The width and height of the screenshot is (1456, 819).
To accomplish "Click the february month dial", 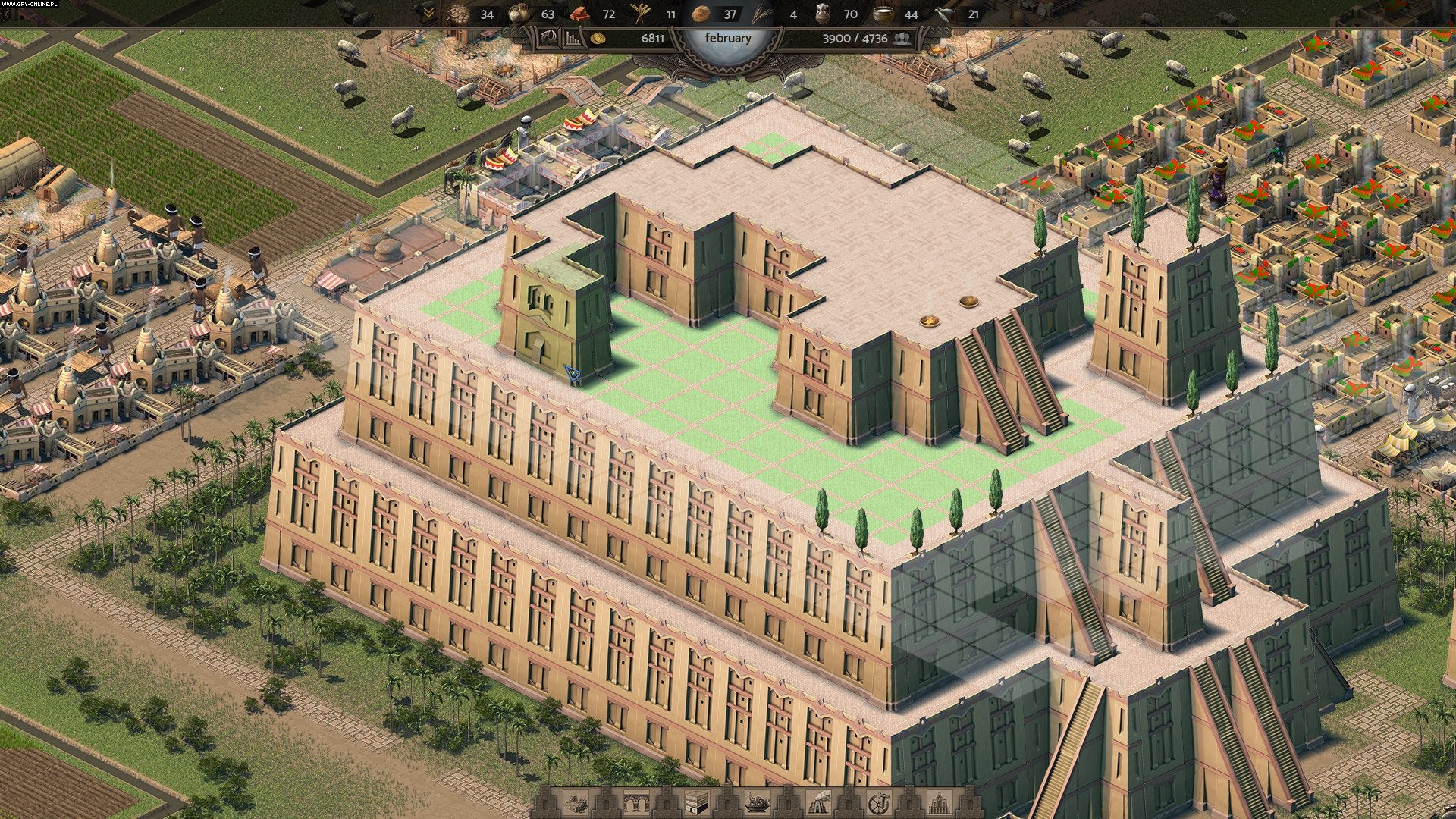I will (x=728, y=38).
